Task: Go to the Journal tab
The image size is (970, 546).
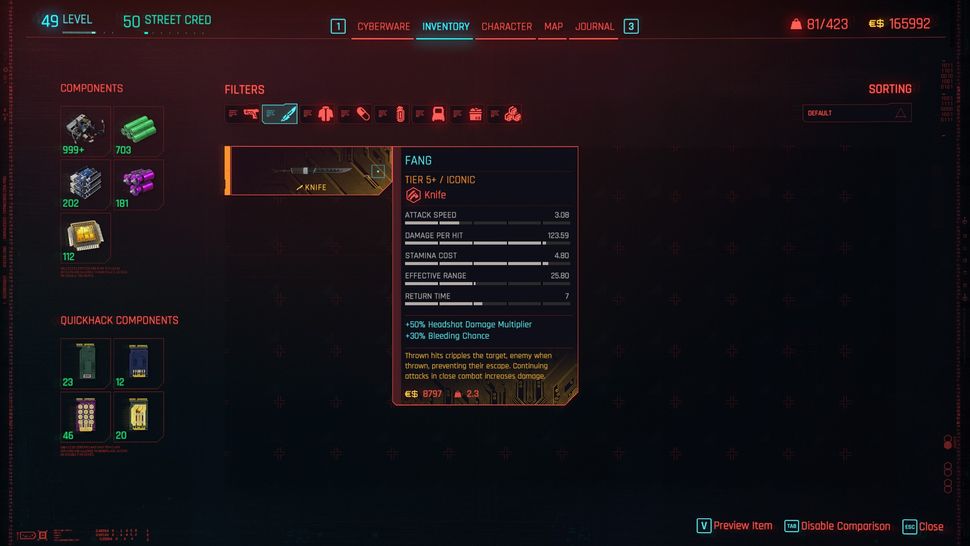Action: click(594, 27)
